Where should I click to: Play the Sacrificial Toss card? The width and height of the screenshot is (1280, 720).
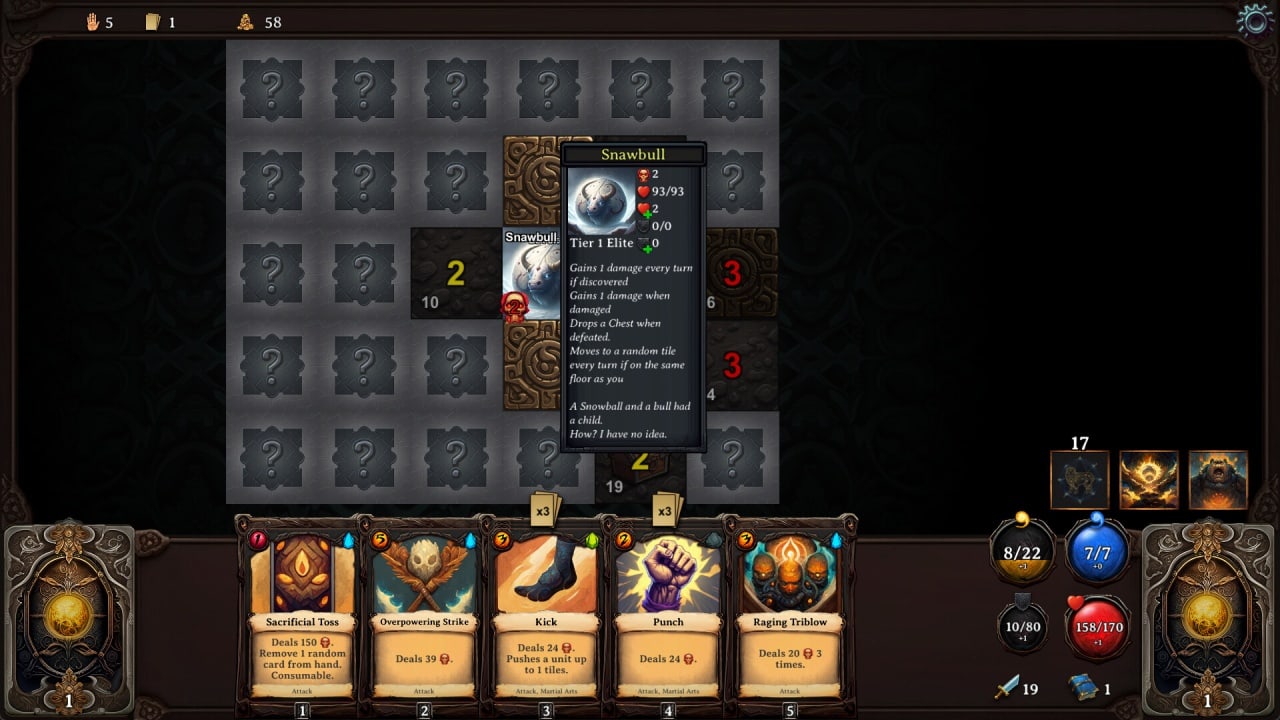coord(302,610)
